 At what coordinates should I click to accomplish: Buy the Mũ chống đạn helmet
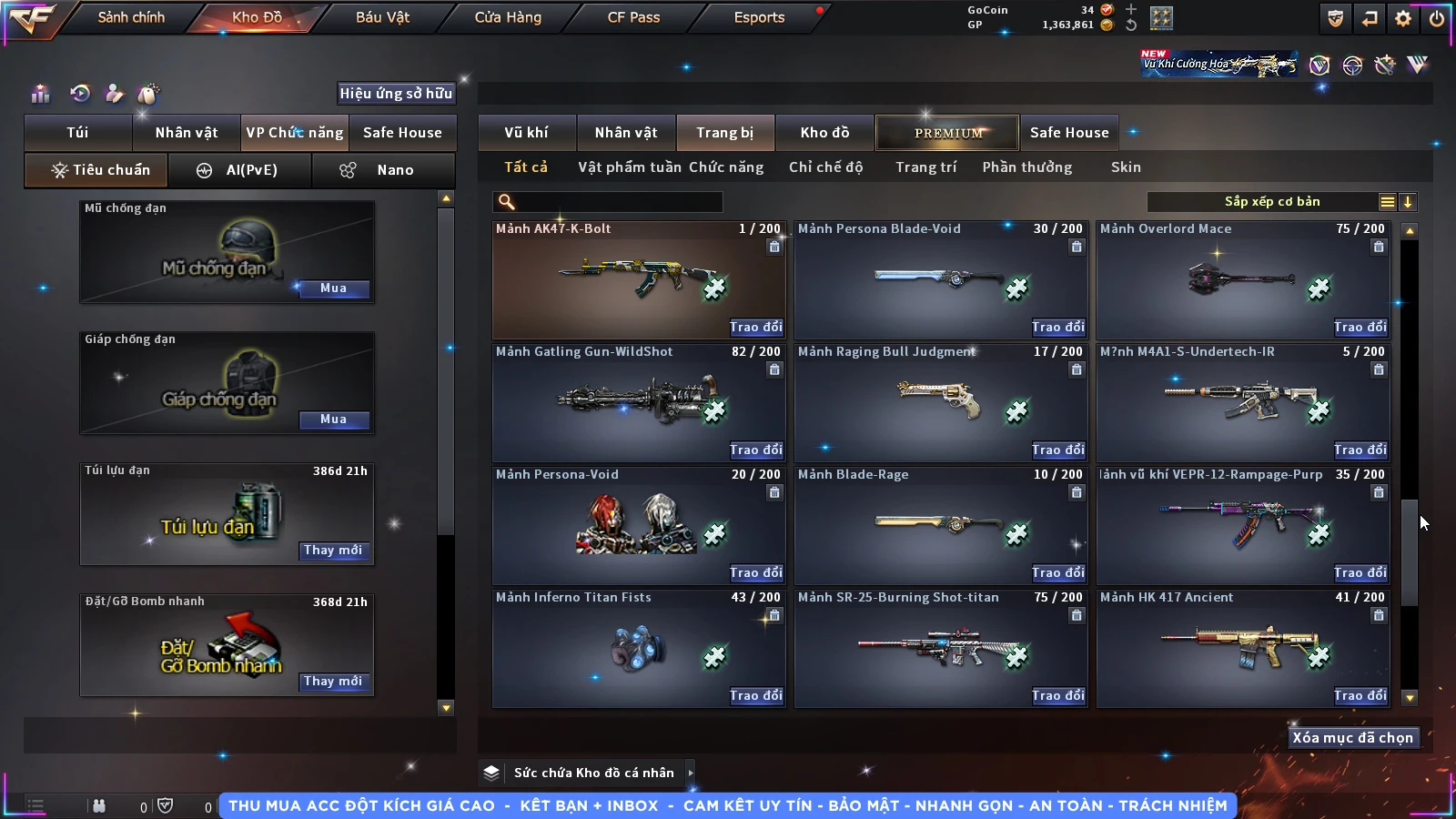click(x=333, y=288)
